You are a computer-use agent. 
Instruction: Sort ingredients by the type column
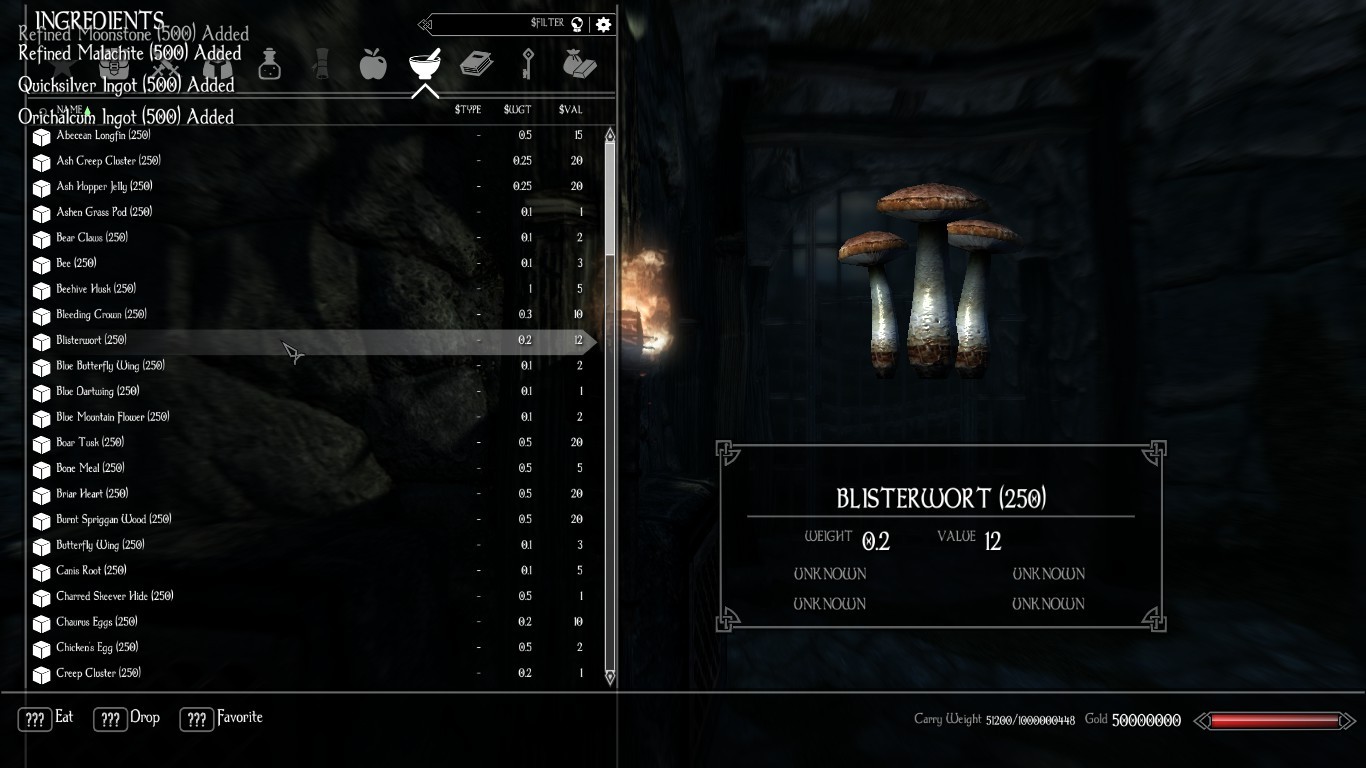point(467,110)
